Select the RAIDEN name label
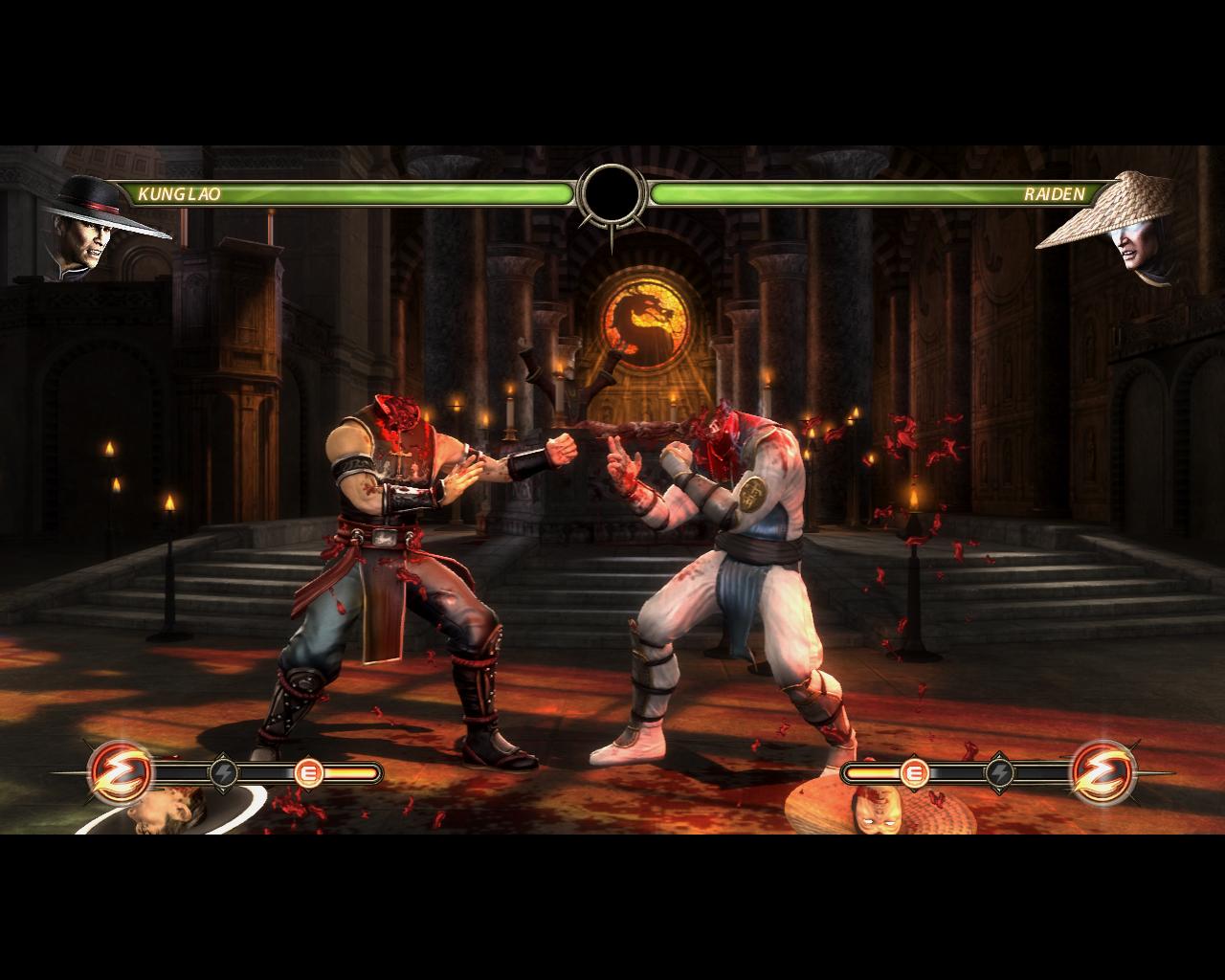The image size is (1225, 980). [1050, 195]
